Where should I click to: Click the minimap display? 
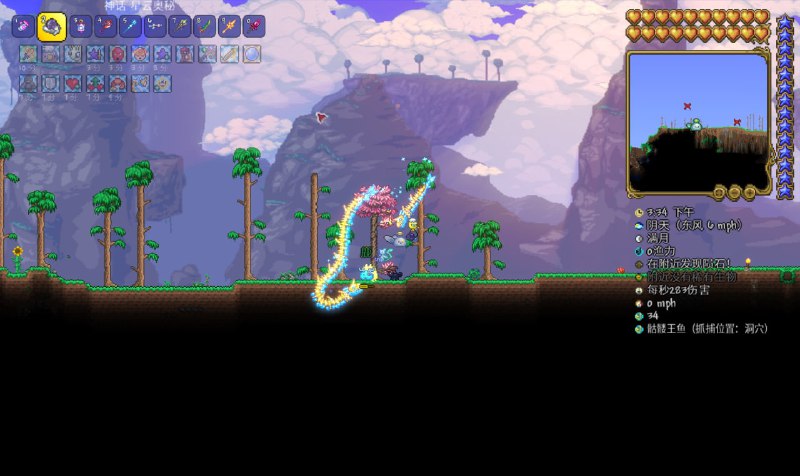(x=697, y=118)
